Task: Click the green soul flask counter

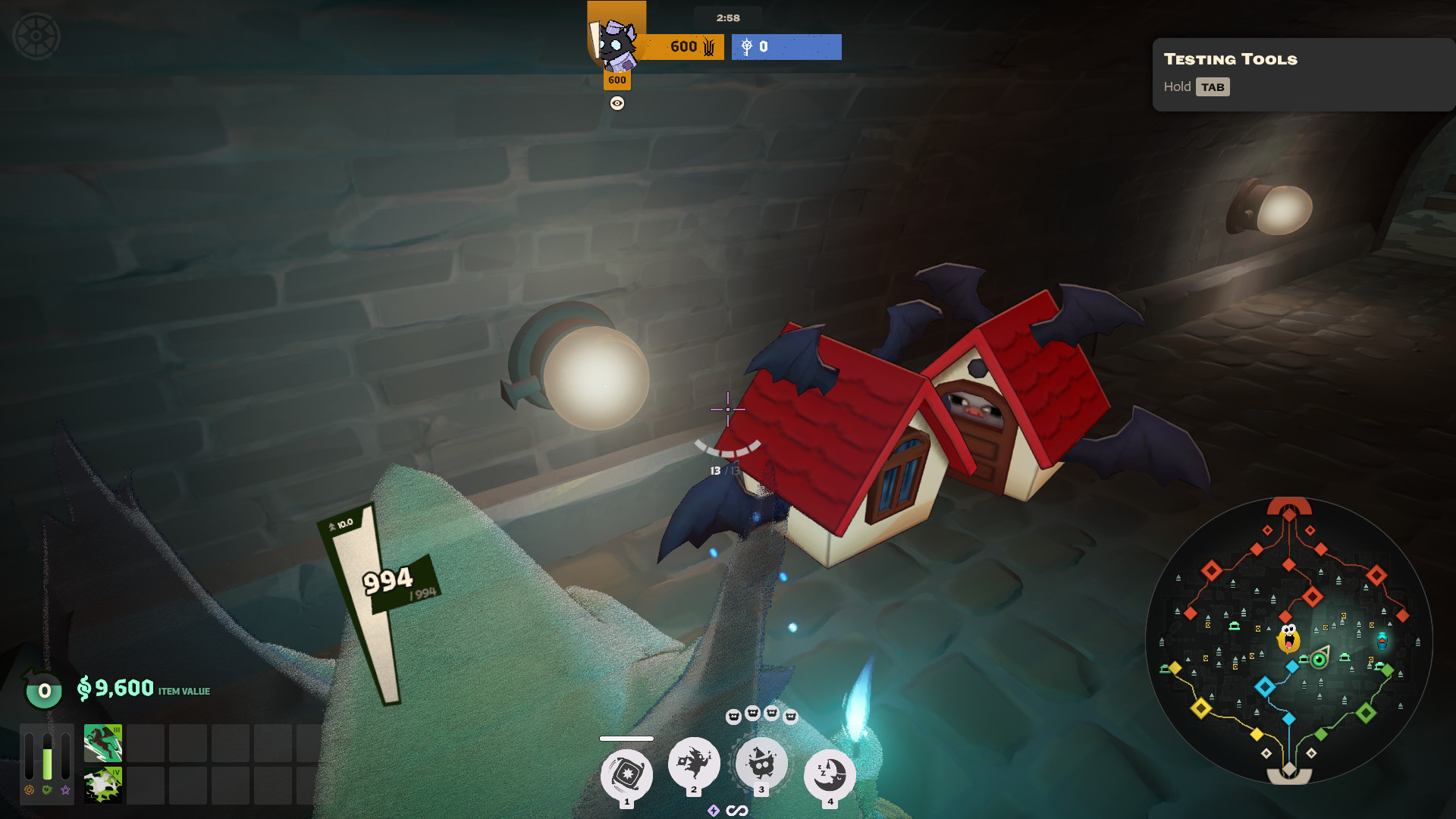Action: coord(44,690)
